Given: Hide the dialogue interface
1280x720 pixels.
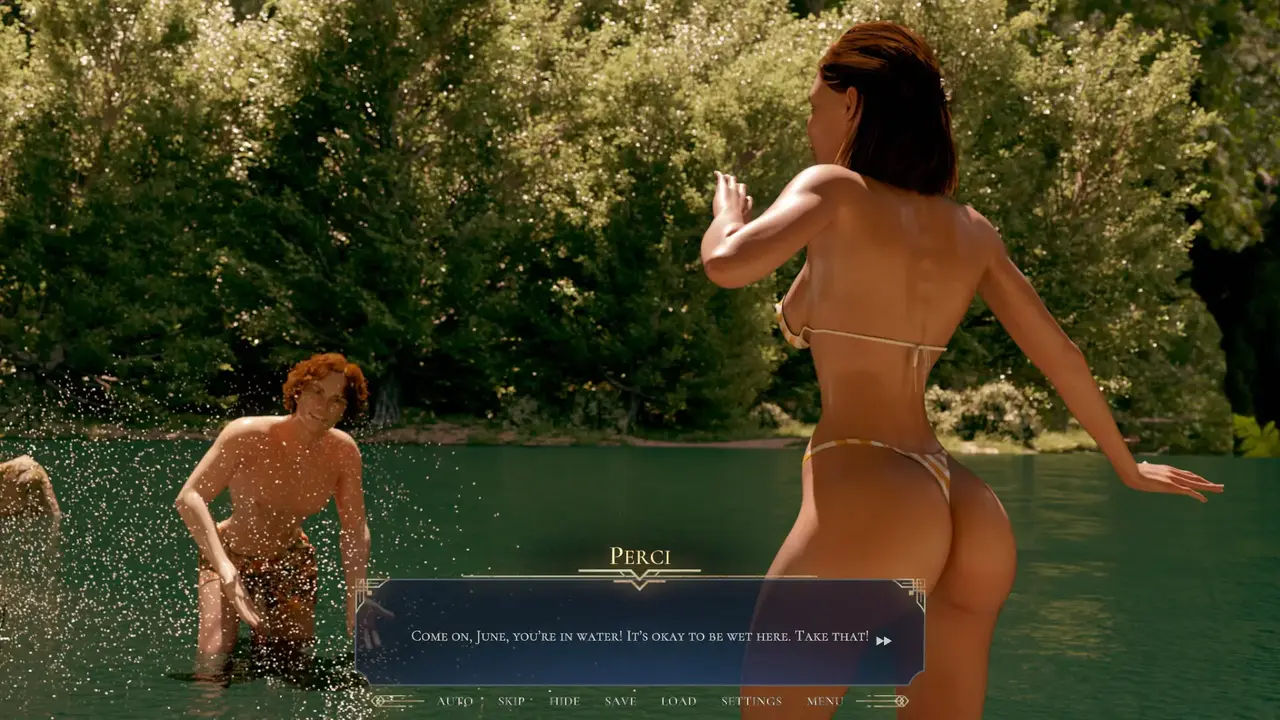Looking at the screenshot, I should point(565,701).
